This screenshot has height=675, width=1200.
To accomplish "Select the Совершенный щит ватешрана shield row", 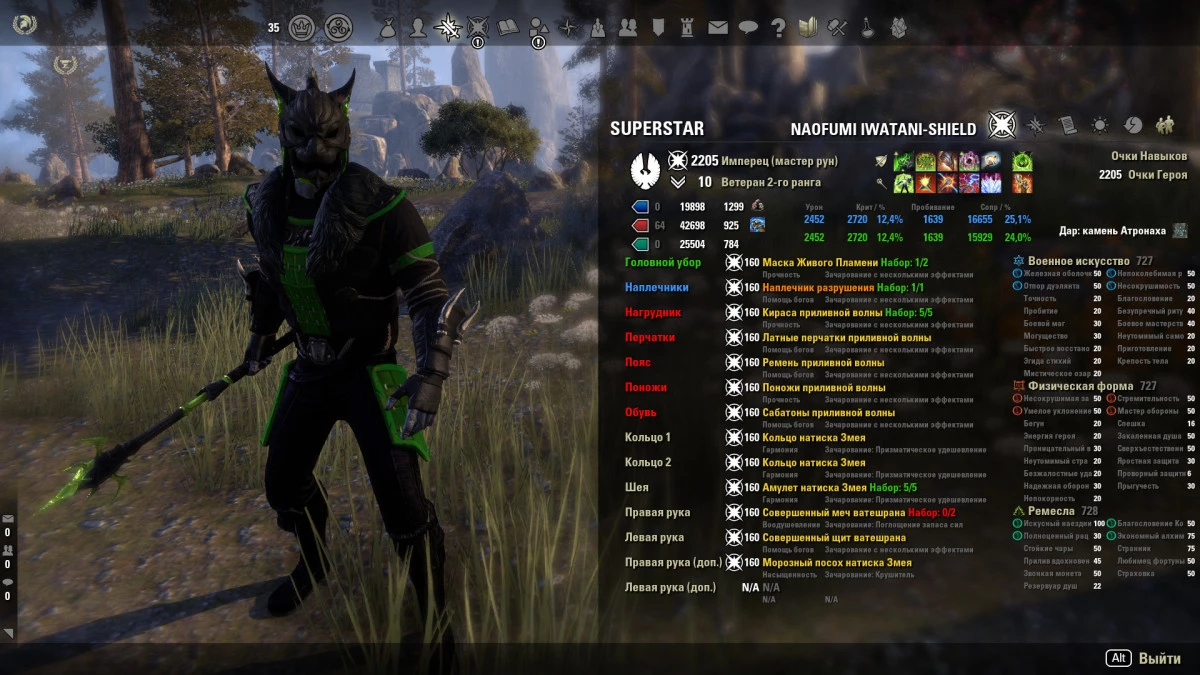I will pyautogui.click(x=834, y=537).
